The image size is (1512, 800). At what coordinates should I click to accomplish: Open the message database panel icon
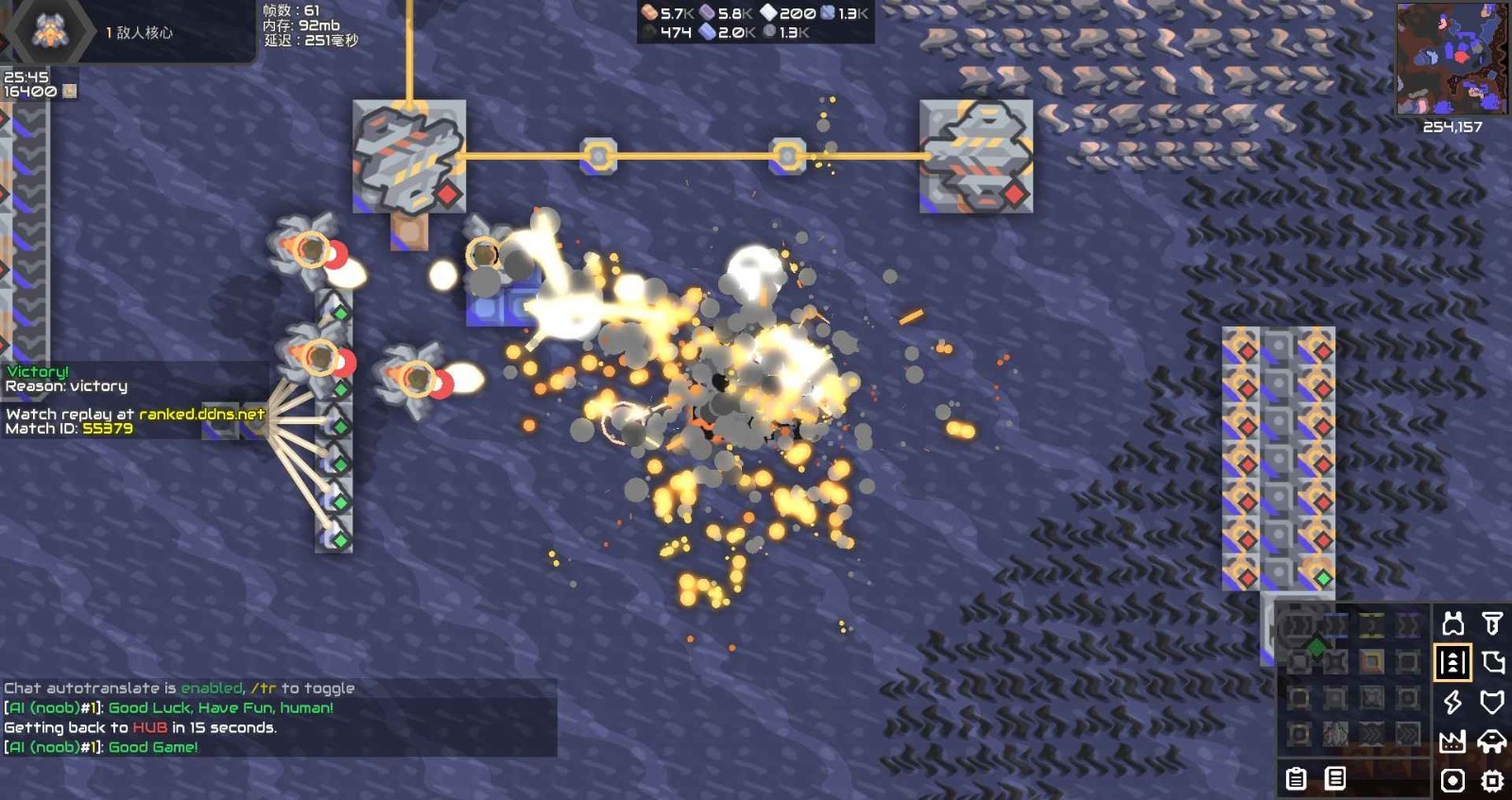point(1335,779)
